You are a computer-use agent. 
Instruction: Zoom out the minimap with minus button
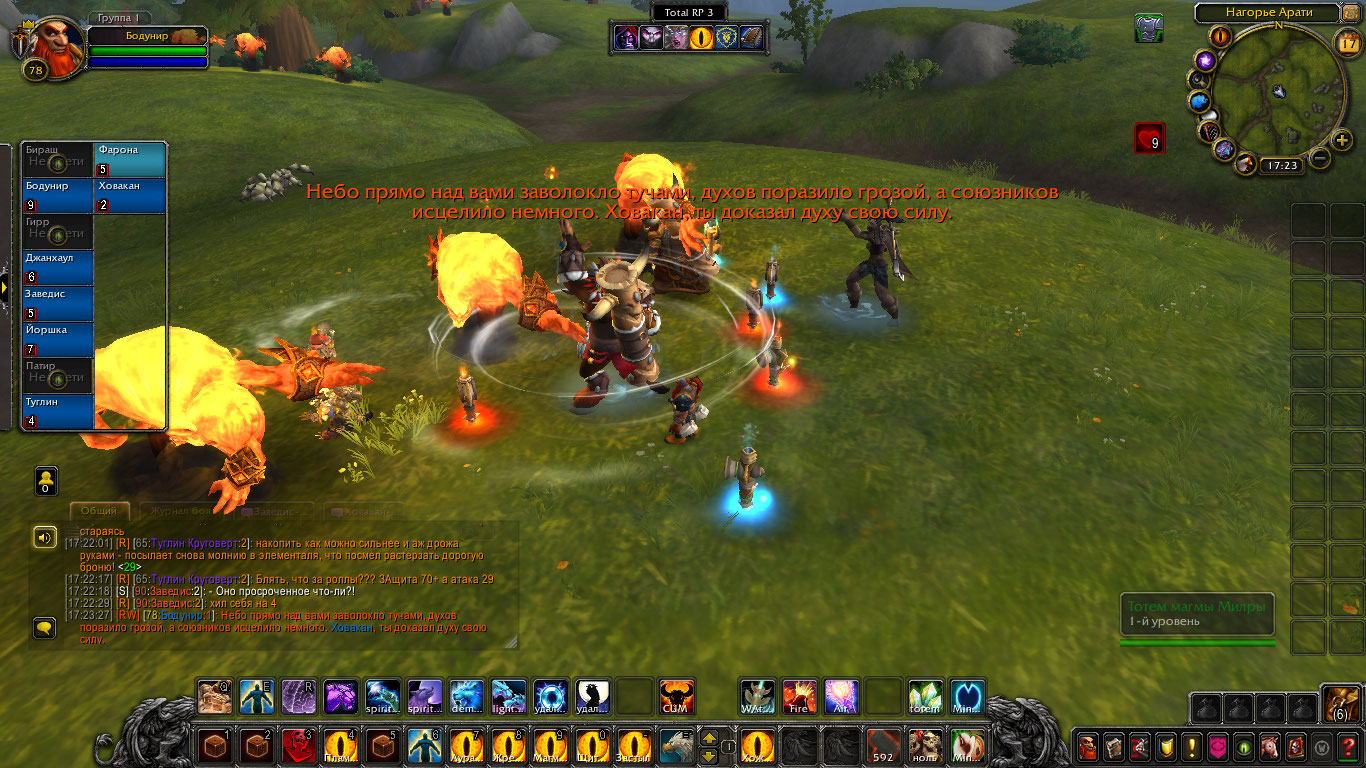click(1320, 158)
